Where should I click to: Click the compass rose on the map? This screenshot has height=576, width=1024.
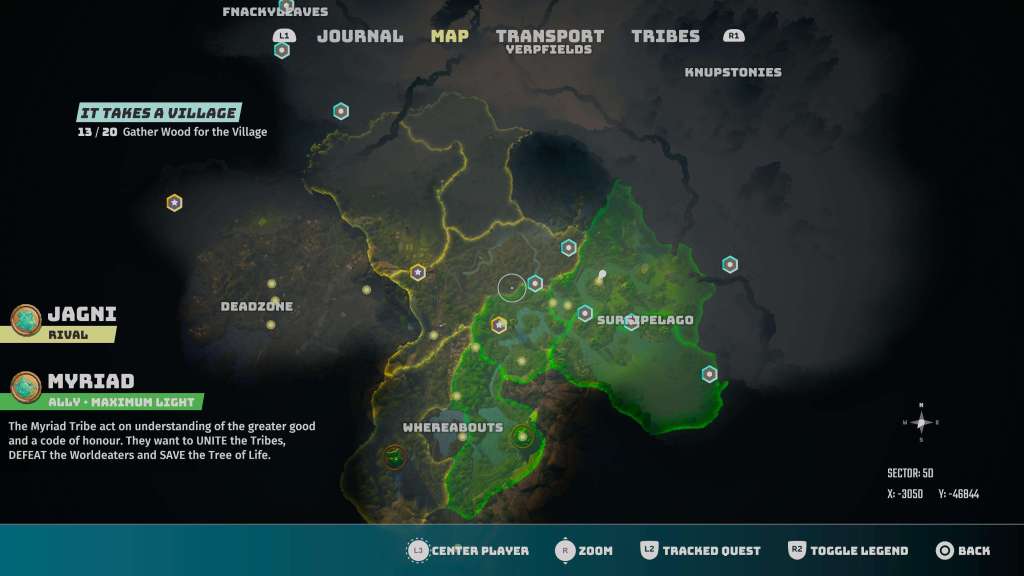click(x=920, y=422)
